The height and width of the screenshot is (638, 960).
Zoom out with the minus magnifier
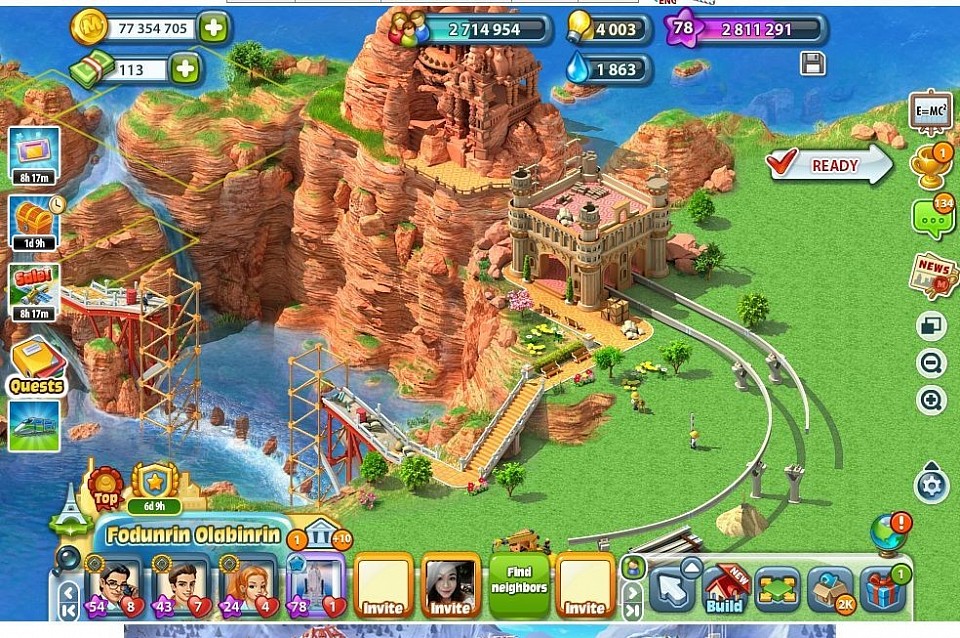pos(932,363)
